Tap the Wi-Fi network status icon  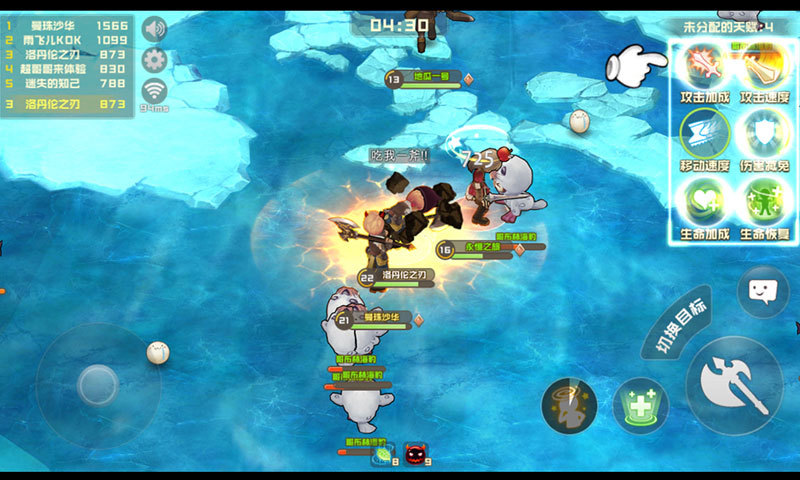154,90
